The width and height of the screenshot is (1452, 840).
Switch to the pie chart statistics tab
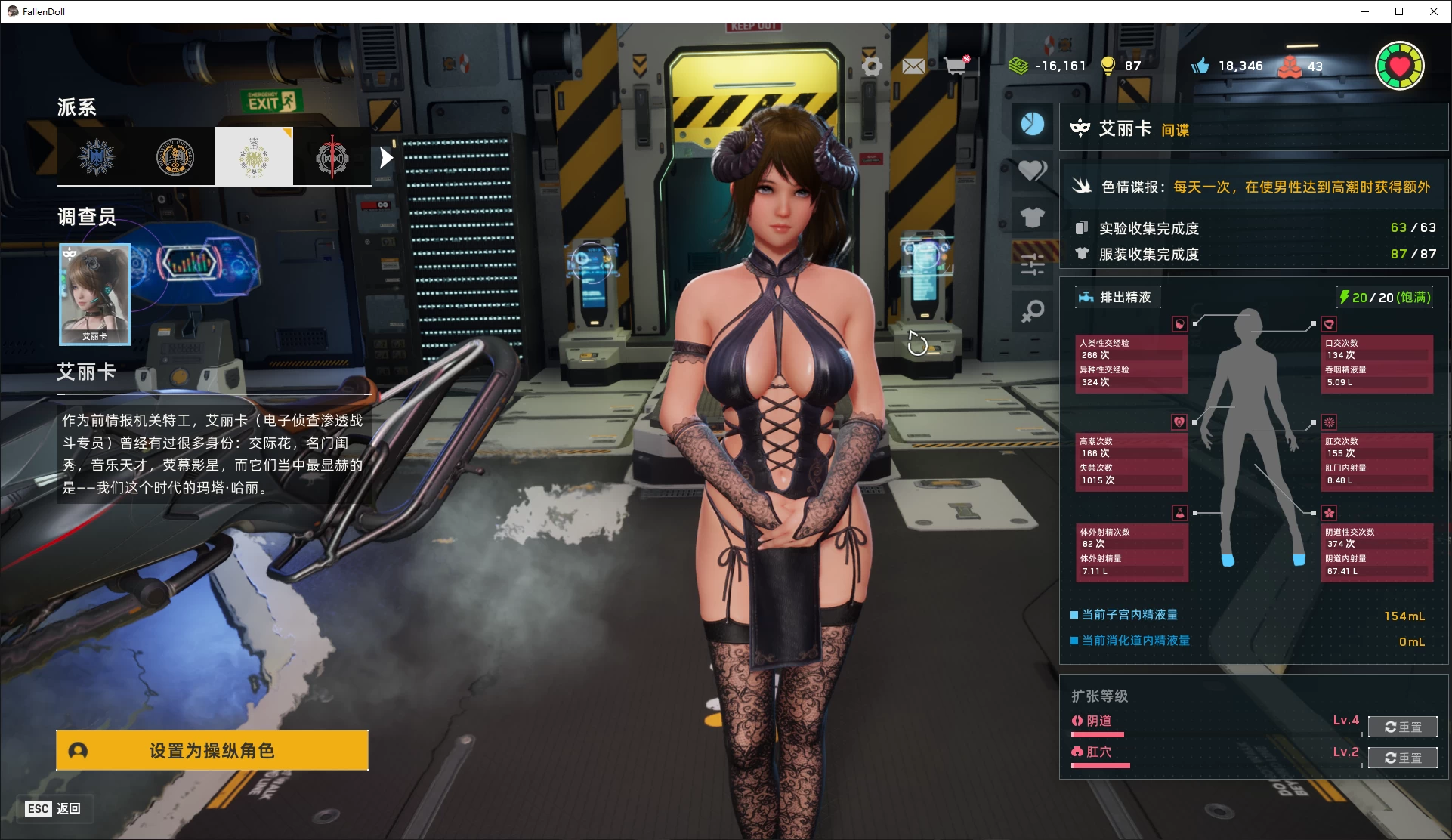(1032, 124)
